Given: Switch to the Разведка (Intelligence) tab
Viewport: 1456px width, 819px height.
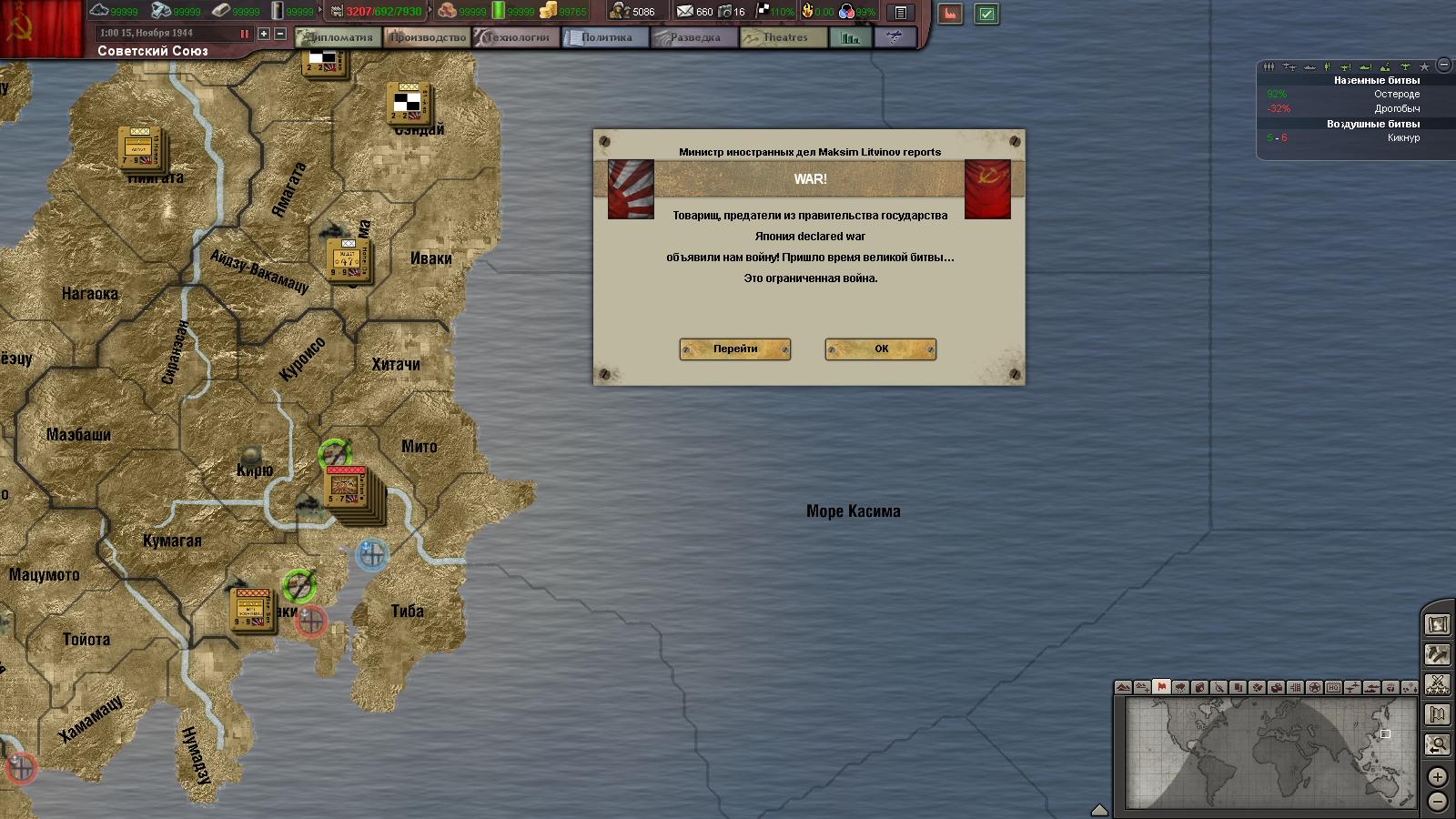Looking at the screenshot, I should (694, 37).
